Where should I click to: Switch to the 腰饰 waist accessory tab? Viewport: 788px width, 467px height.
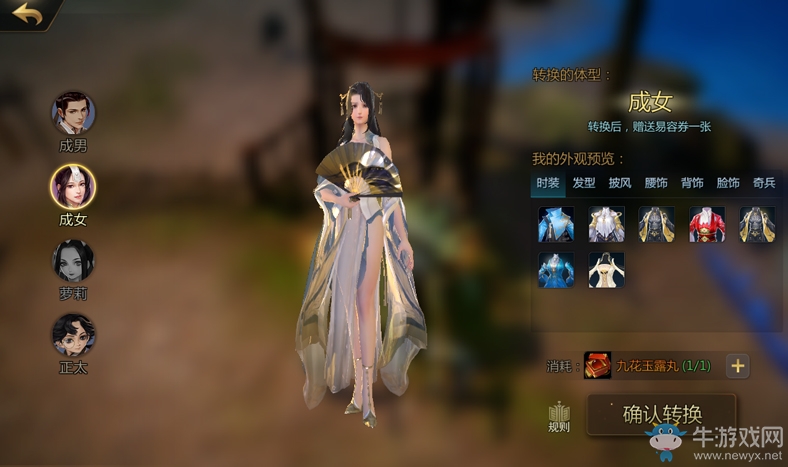(x=656, y=183)
